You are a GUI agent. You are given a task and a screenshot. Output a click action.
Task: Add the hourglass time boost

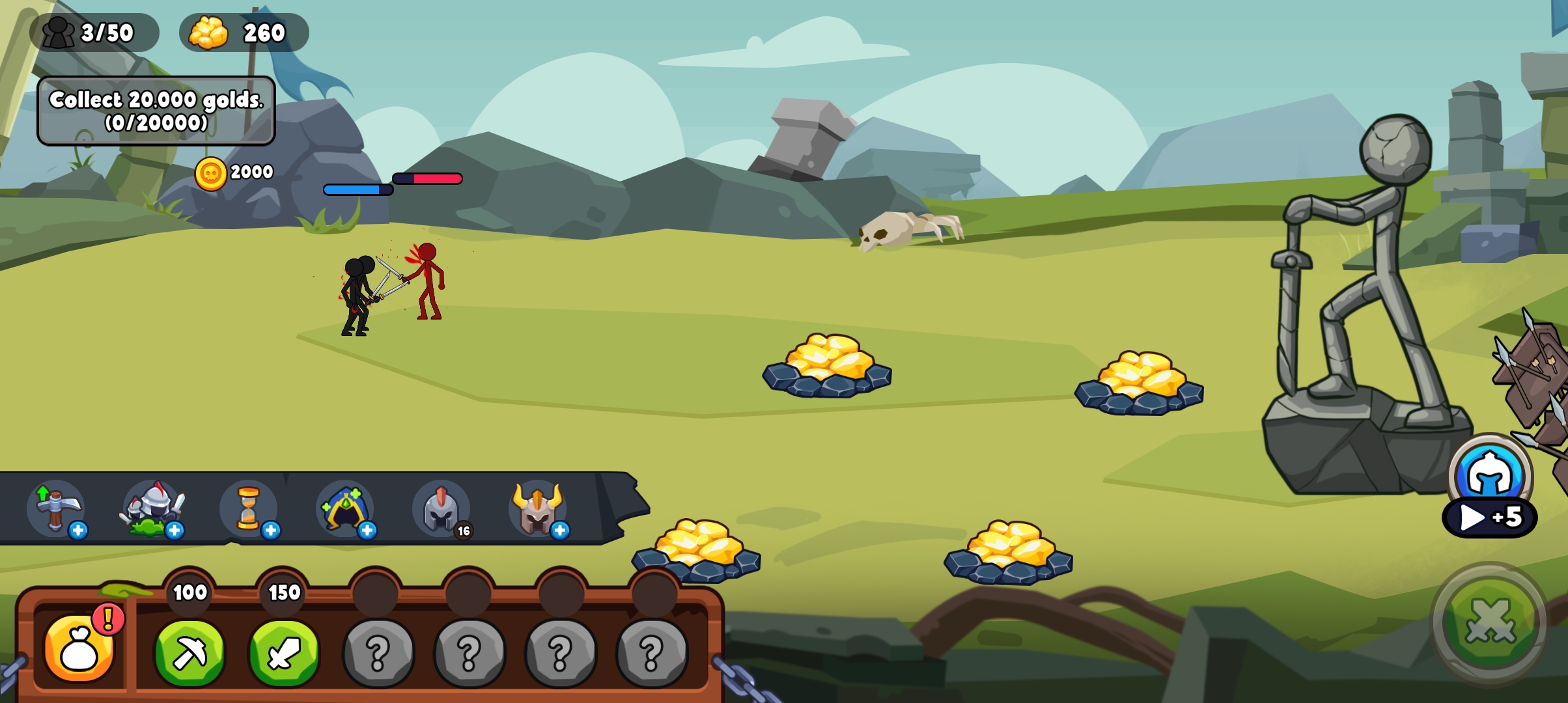click(249, 509)
